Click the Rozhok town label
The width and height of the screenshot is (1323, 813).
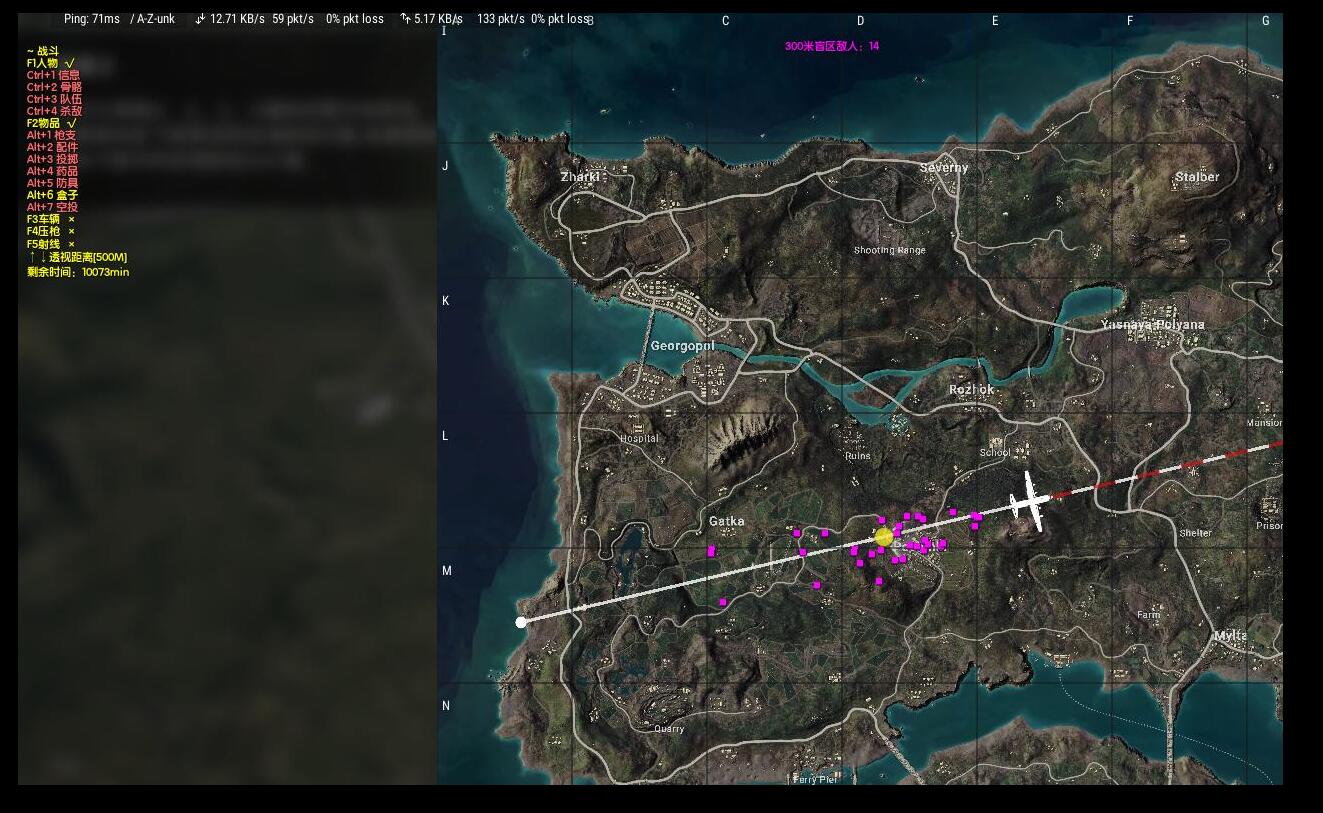(x=971, y=389)
